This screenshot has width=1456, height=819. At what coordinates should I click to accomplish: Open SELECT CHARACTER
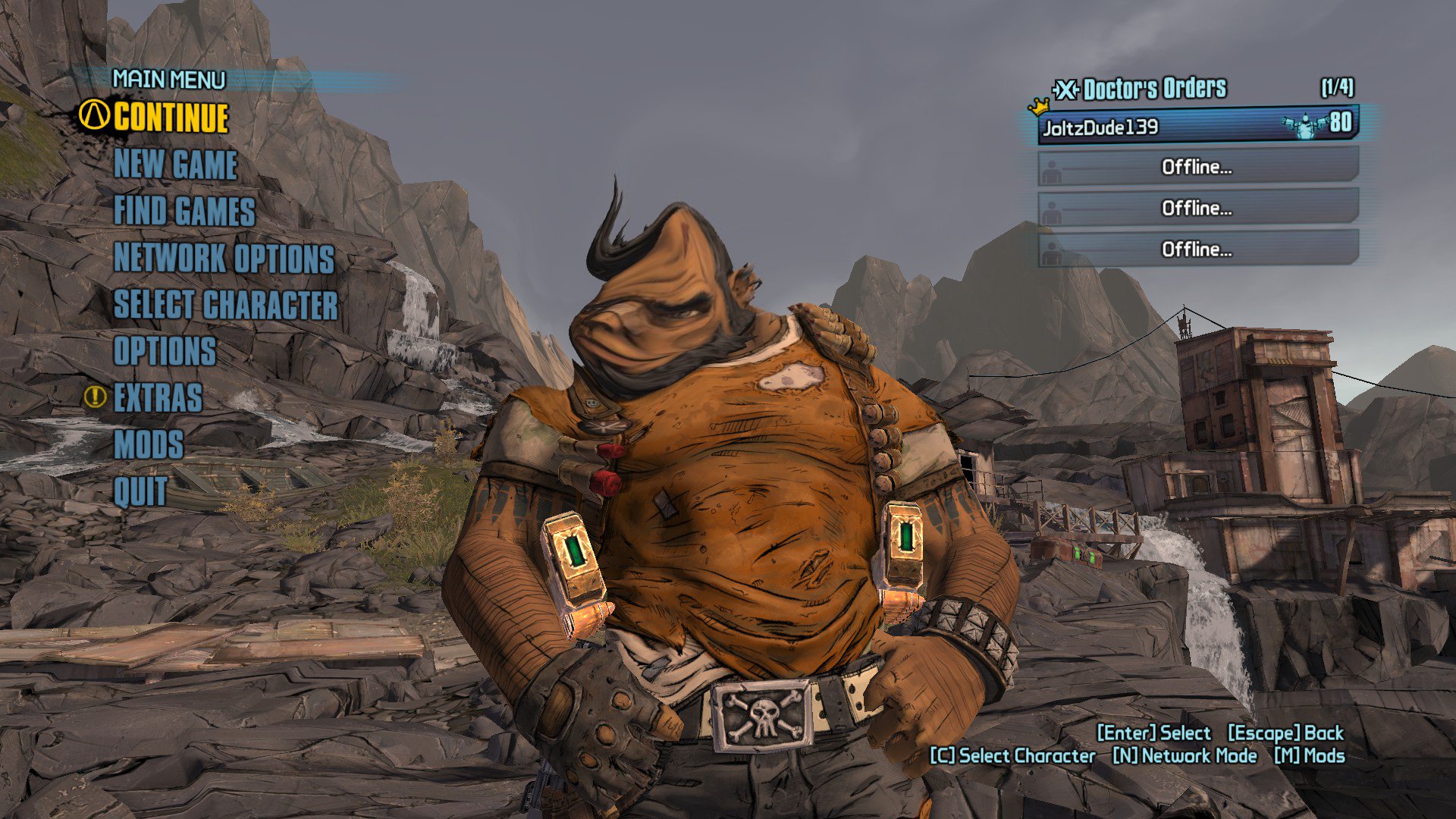tap(227, 305)
